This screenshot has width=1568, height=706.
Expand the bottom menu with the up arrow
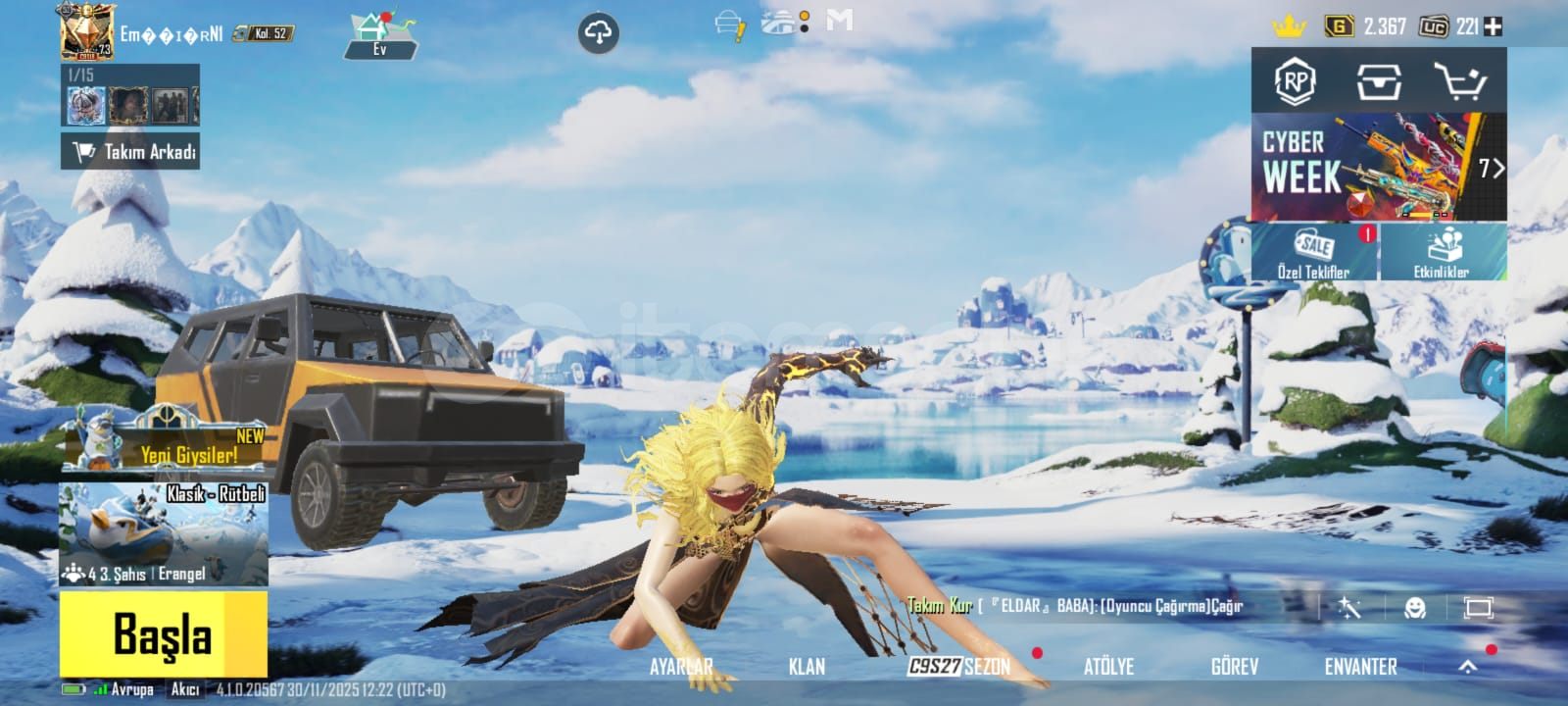[x=1467, y=667]
